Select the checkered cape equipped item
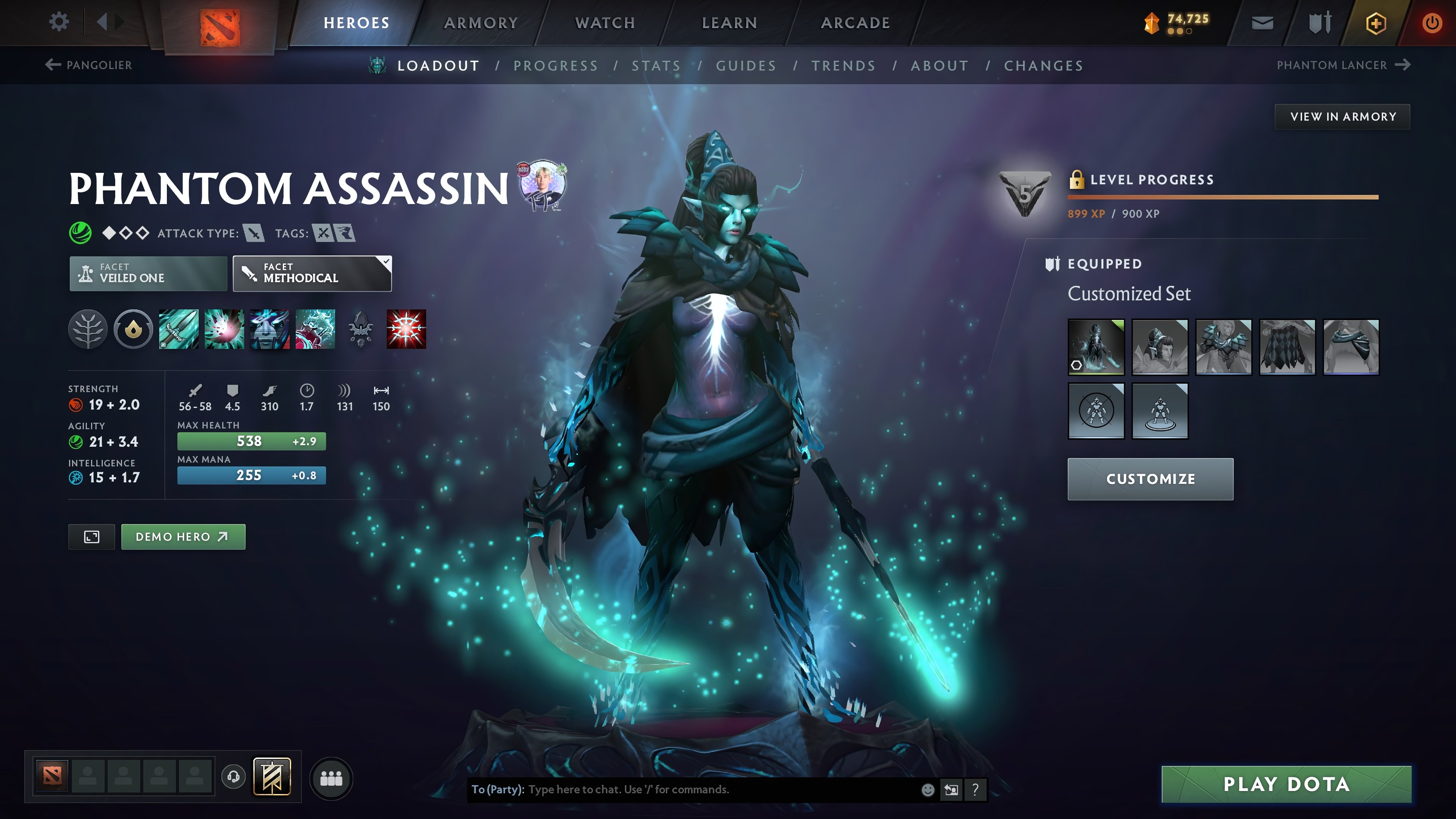This screenshot has width=1456, height=819. tap(1287, 347)
